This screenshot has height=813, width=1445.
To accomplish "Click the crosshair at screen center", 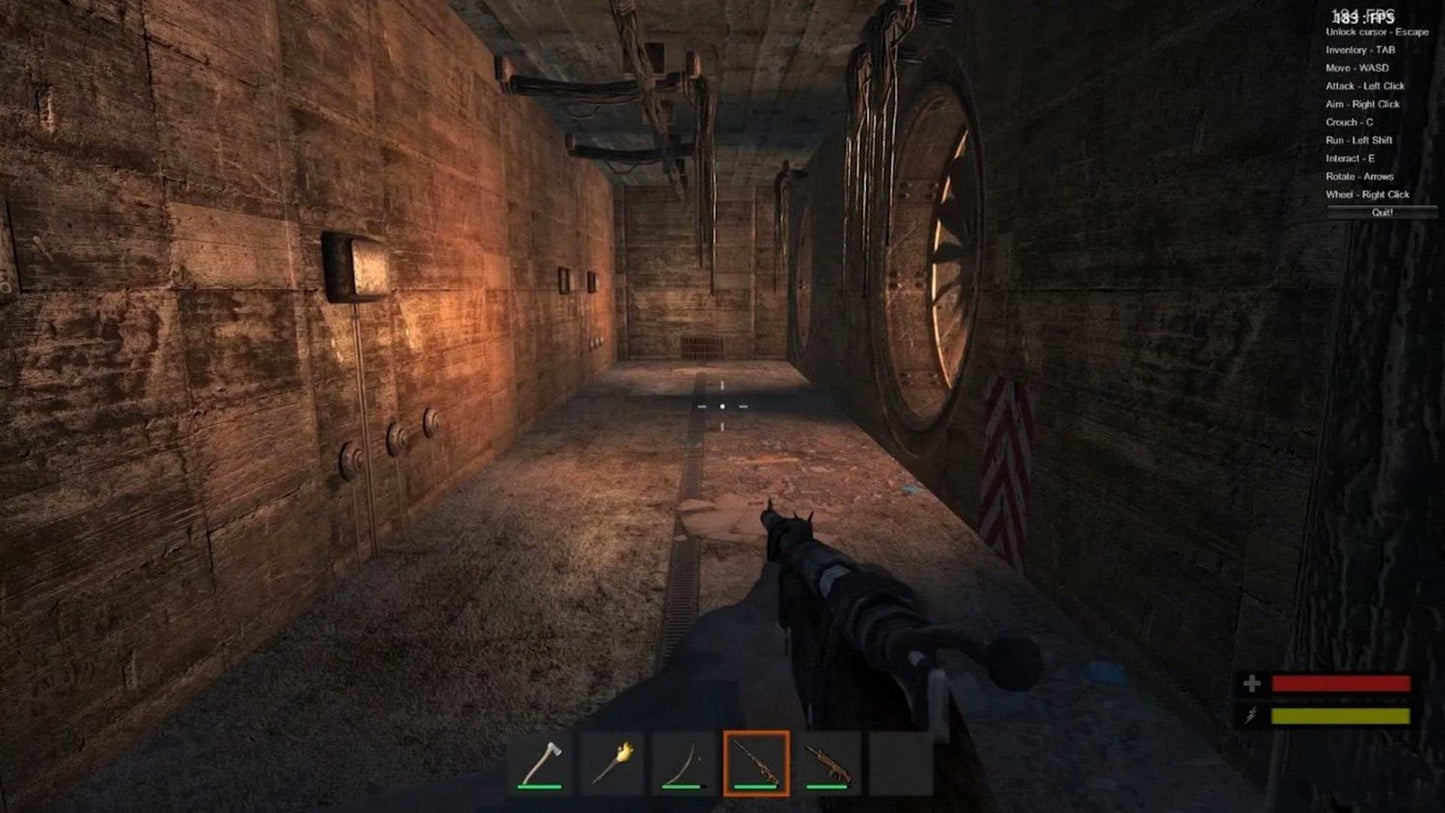I will tap(722, 406).
